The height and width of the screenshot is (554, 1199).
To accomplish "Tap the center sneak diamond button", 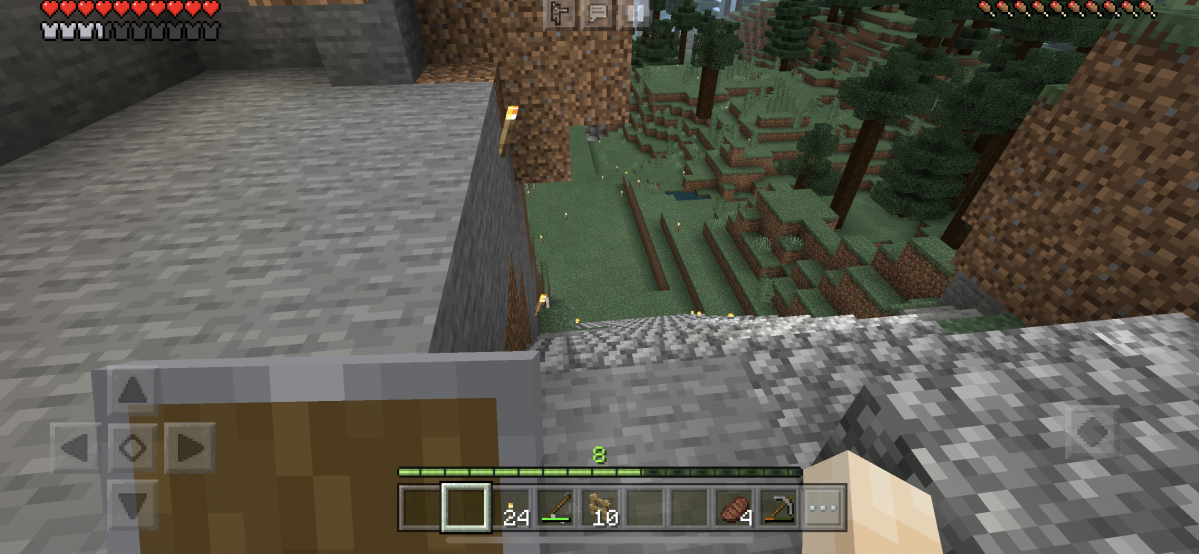I will pos(133,447).
